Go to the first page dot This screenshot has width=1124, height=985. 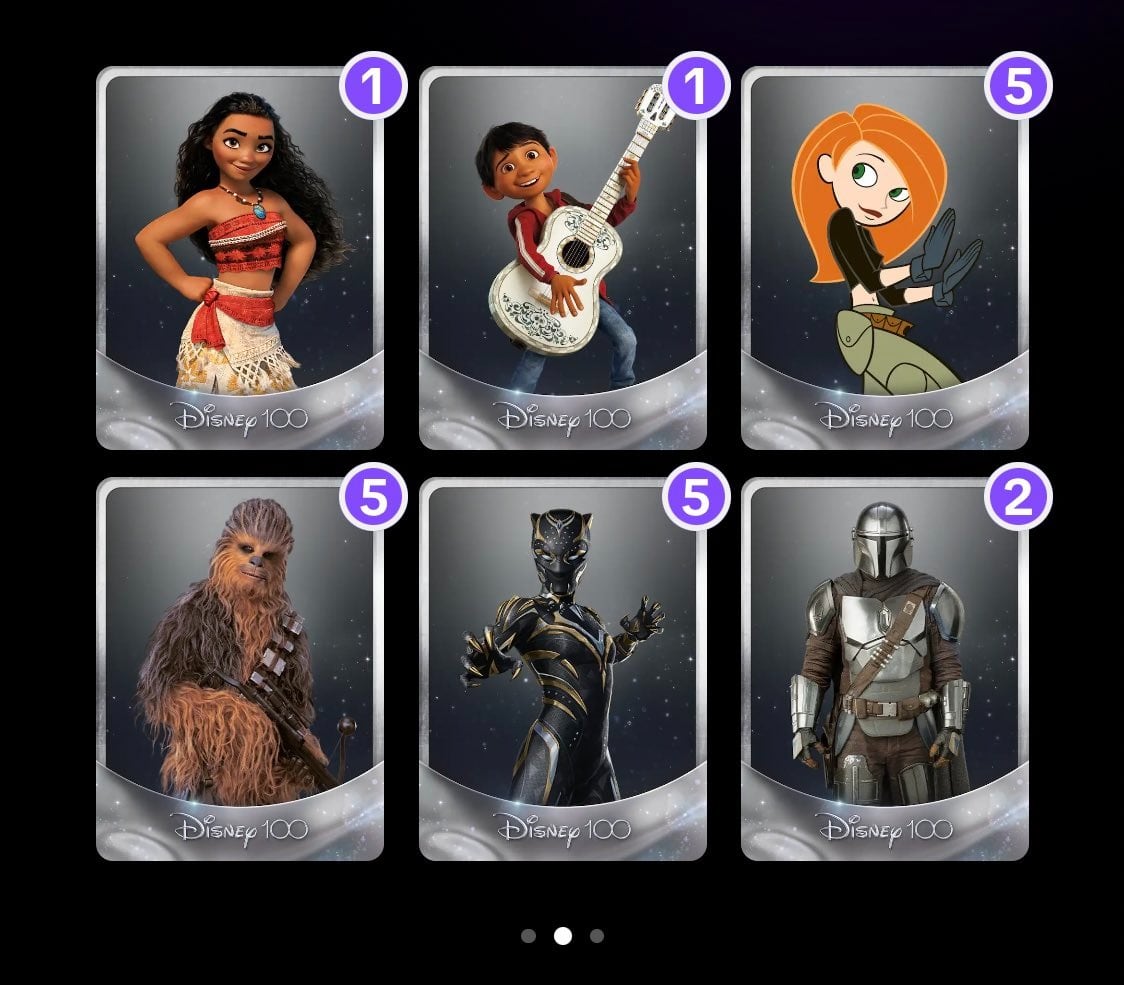pos(529,936)
